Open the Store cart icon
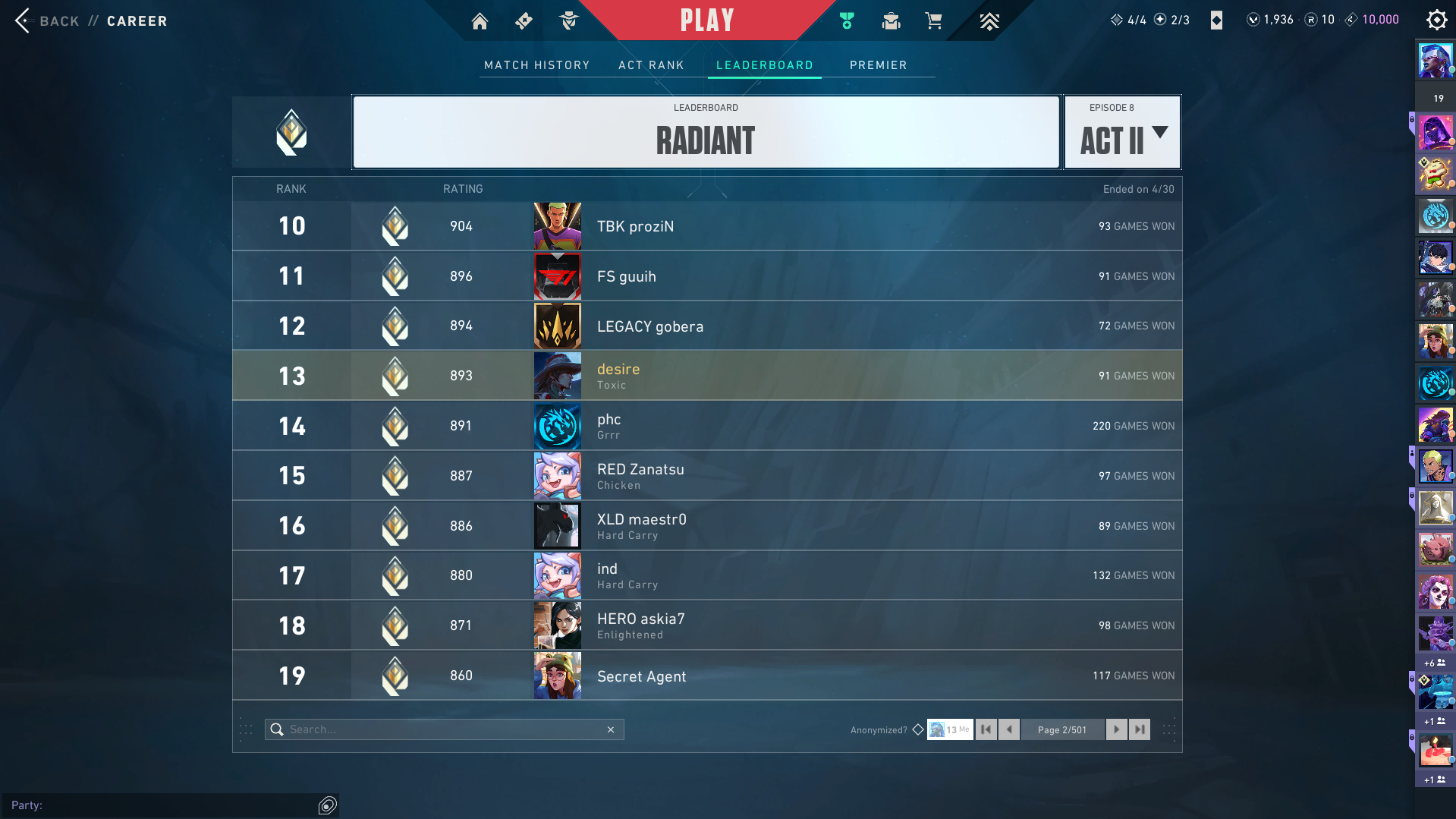This screenshot has width=1456, height=819. tap(934, 20)
